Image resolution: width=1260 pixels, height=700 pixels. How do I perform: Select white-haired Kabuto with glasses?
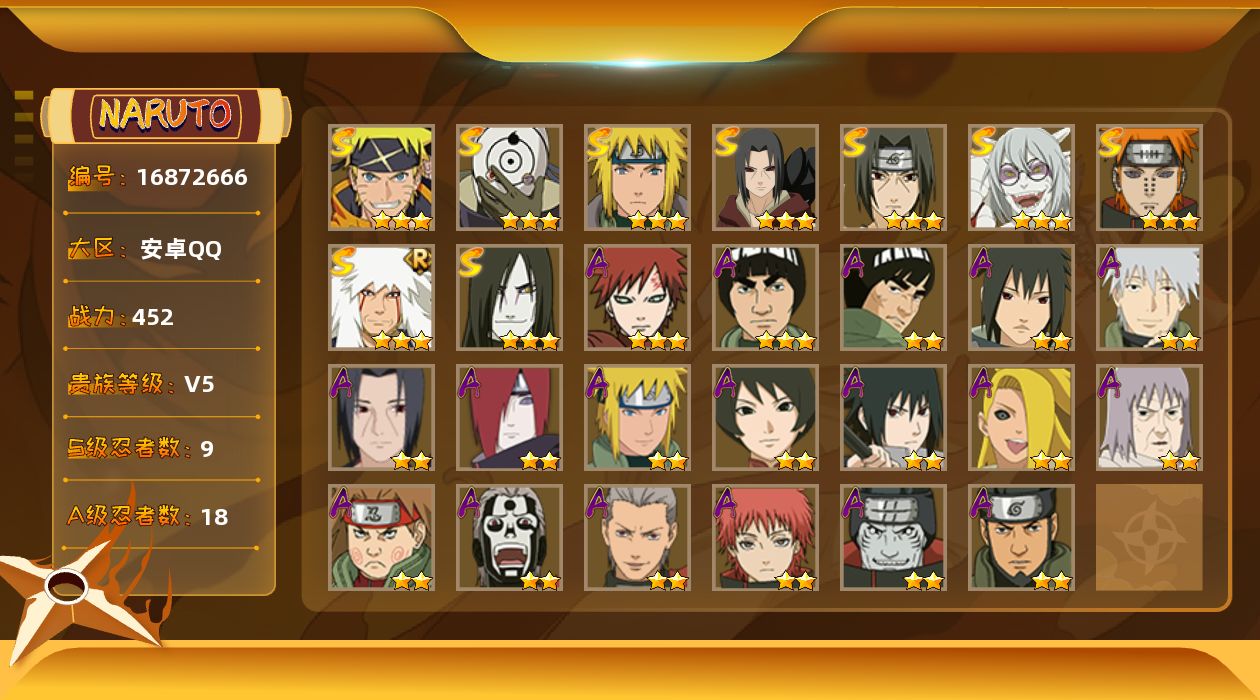[1021, 177]
